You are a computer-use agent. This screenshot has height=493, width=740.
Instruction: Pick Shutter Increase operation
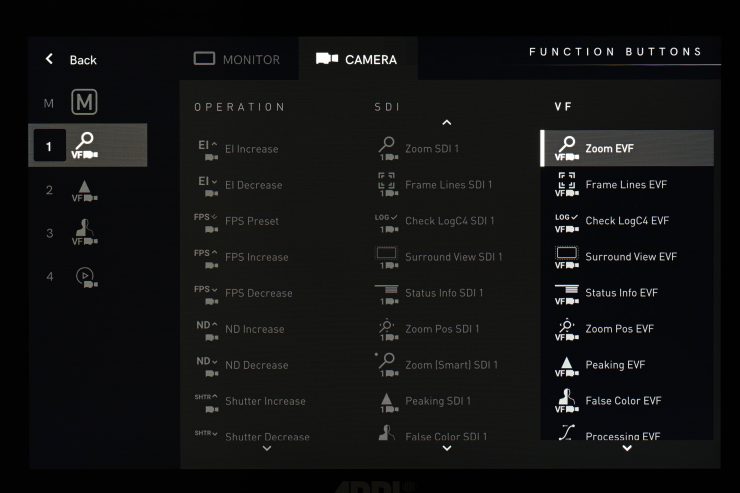[x=264, y=401]
